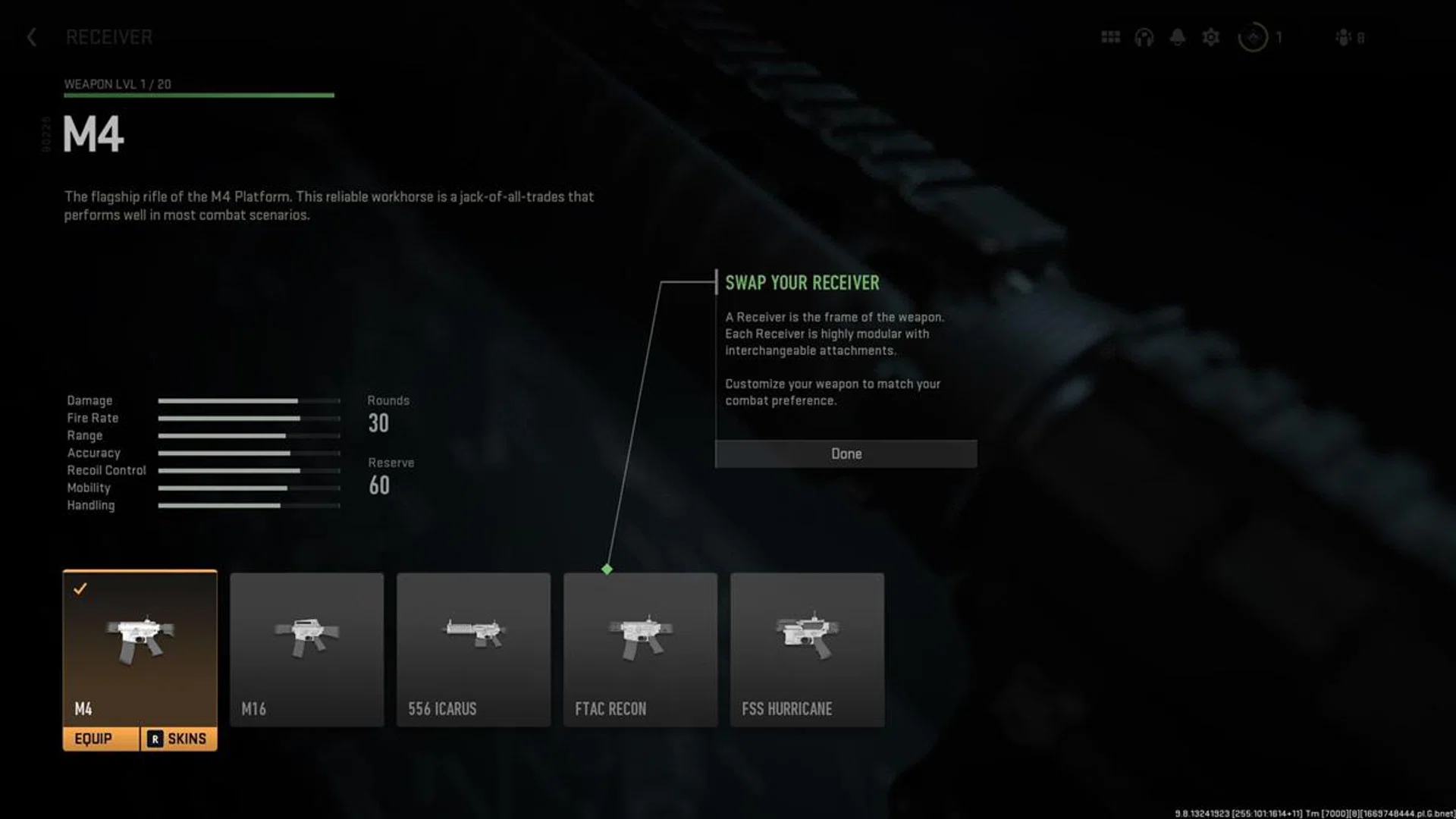The height and width of the screenshot is (819, 1456).
Task: Open the headset voice channel icon
Action: 1144,37
